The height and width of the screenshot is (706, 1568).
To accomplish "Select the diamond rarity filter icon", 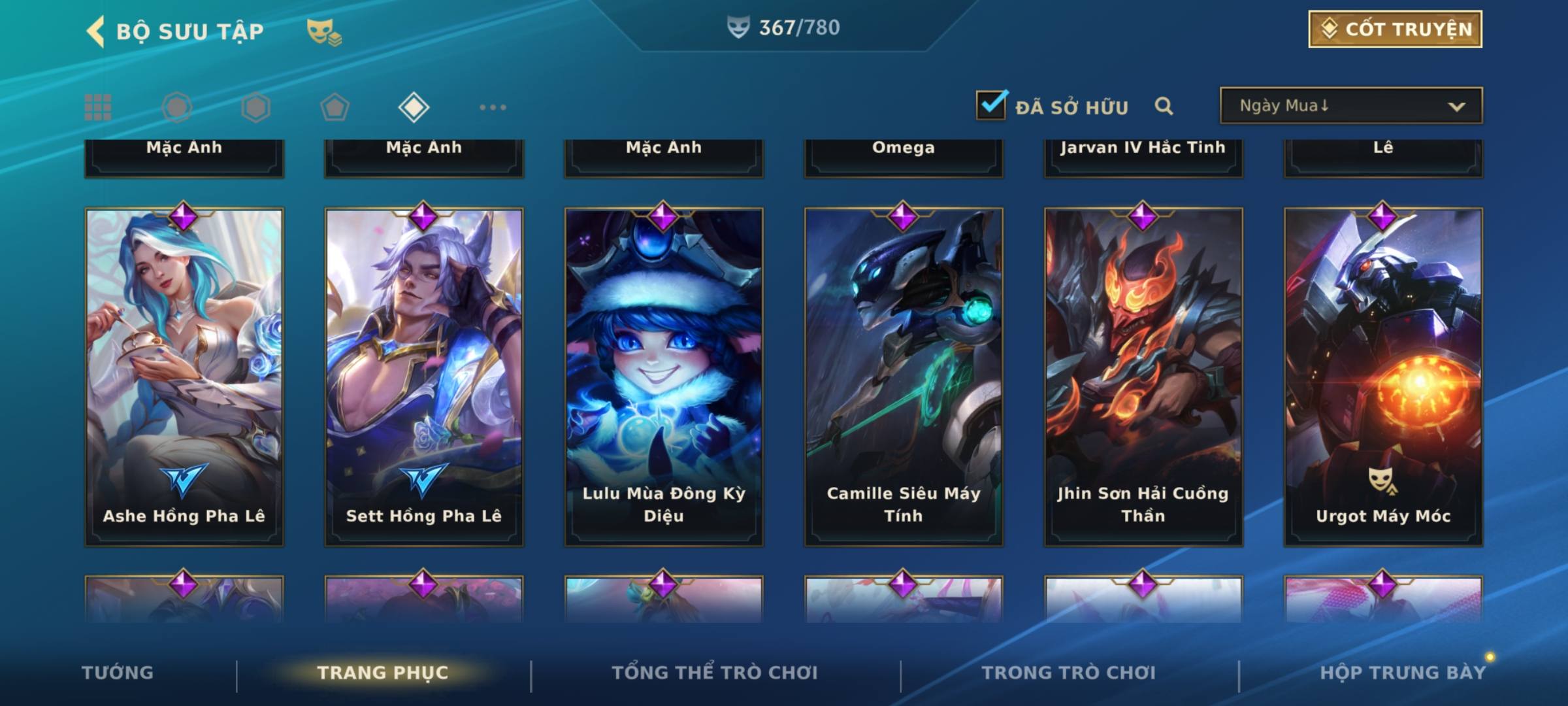I will coord(414,107).
